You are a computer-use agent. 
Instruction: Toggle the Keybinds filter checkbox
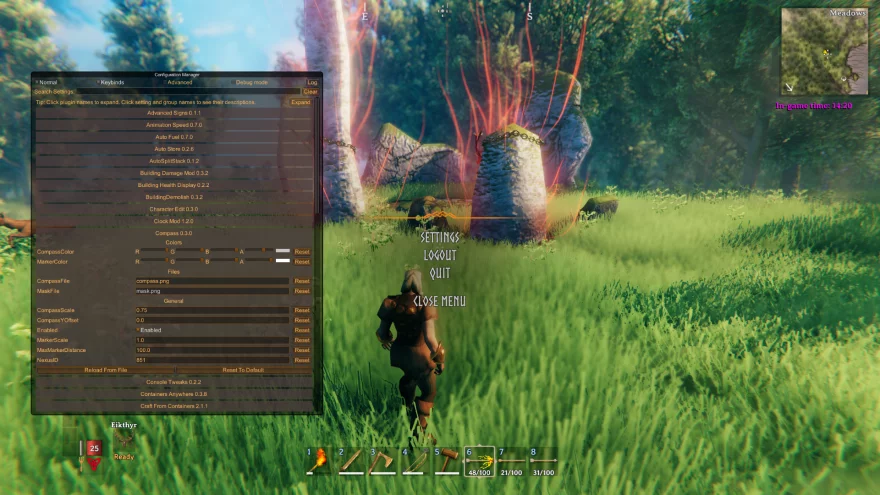[x=98, y=82]
